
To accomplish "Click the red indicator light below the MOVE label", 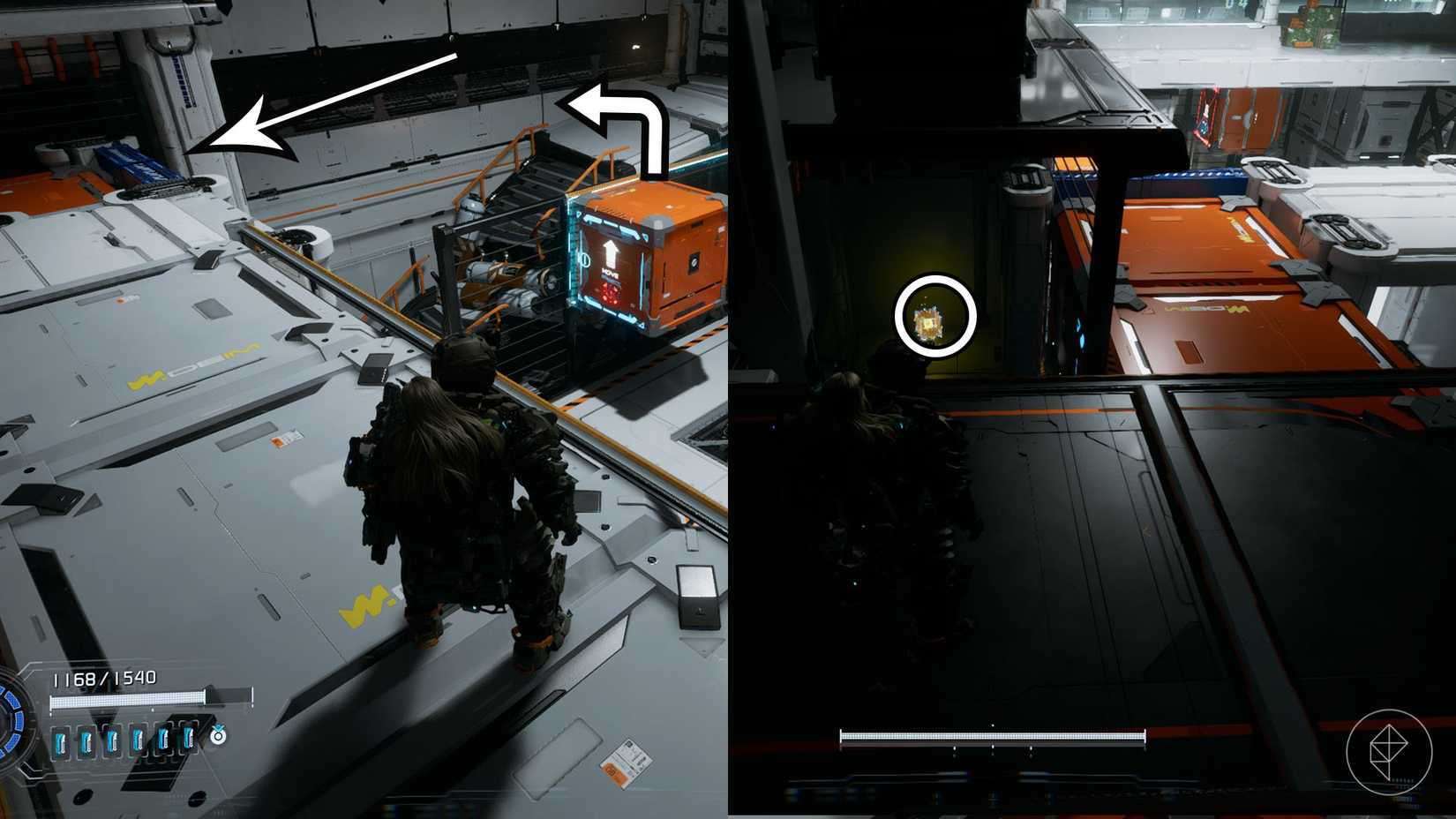I will pyautogui.click(x=609, y=293).
